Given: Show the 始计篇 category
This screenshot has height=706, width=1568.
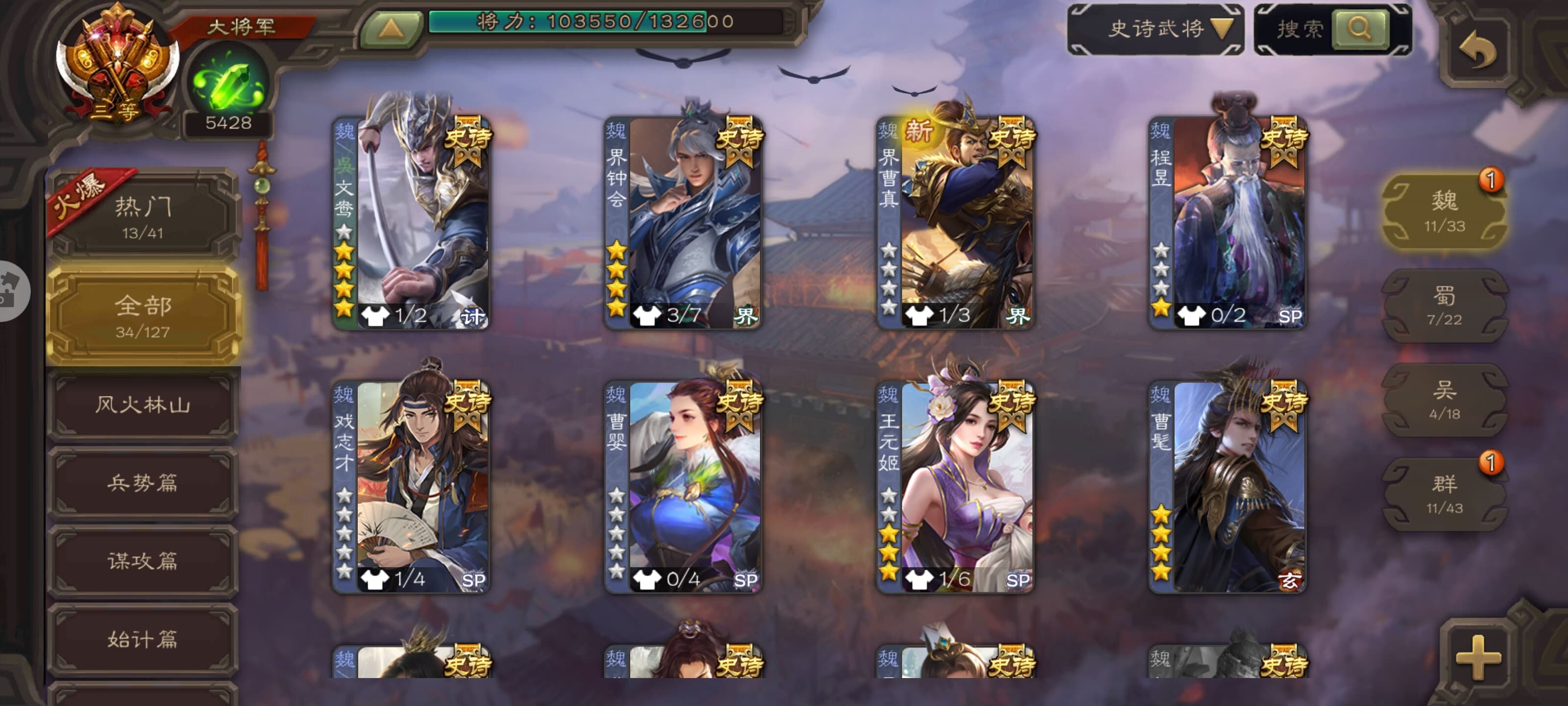Looking at the screenshot, I should (x=144, y=638).
